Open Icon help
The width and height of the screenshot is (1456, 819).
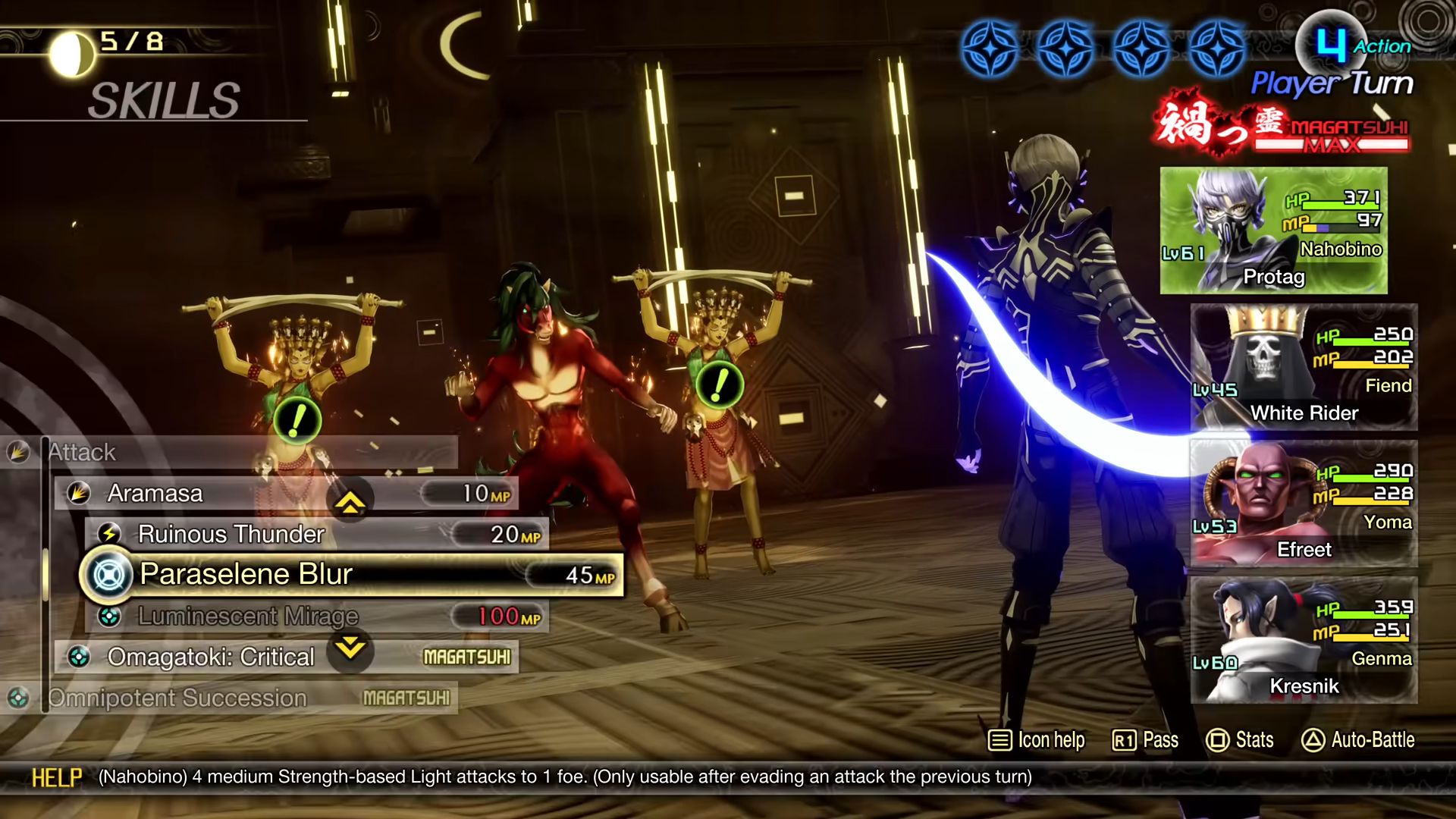pos(1036,740)
